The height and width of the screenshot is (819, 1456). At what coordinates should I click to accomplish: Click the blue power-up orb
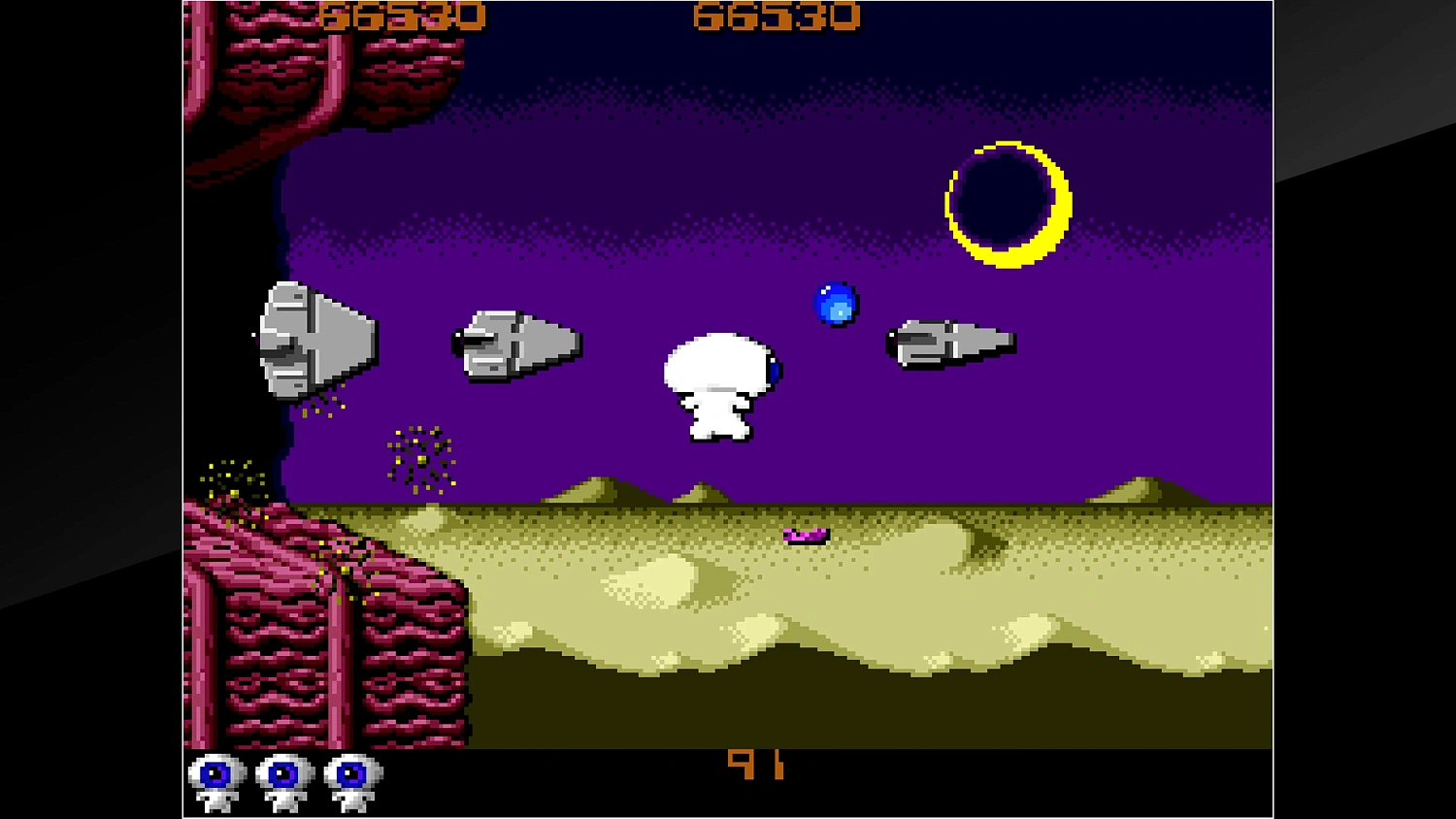click(x=836, y=305)
